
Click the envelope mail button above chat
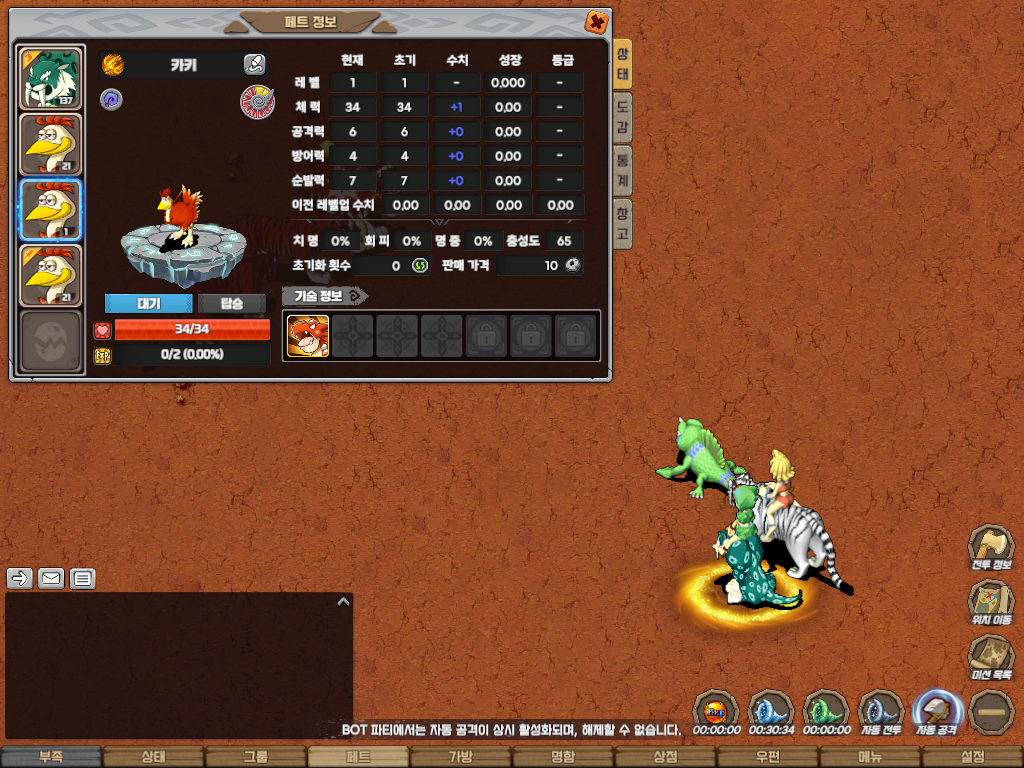51,578
